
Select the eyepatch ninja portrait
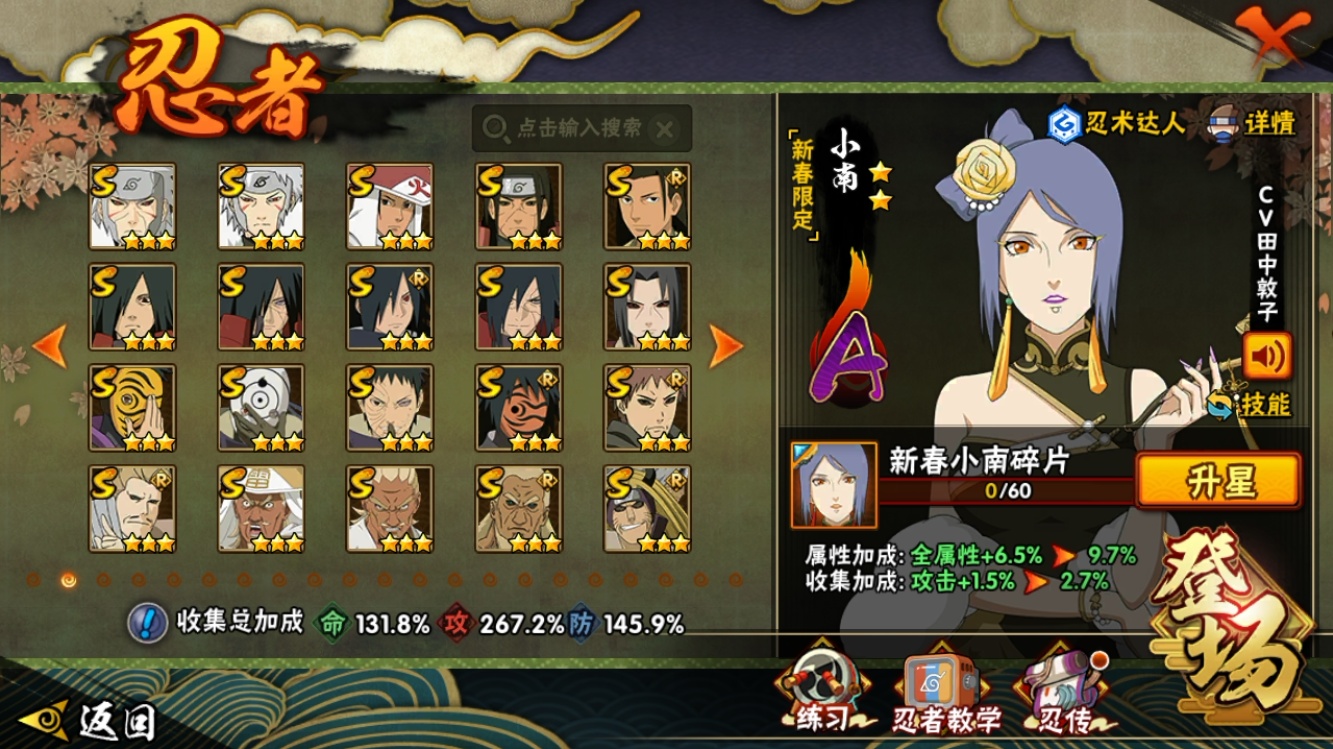coord(647,508)
